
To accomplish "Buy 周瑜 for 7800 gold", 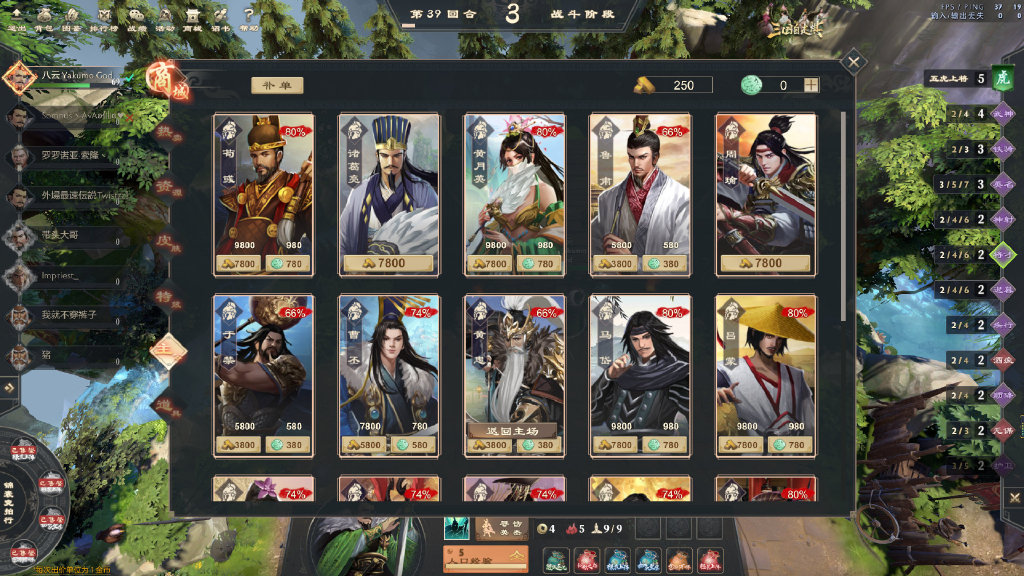I will click(765, 264).
